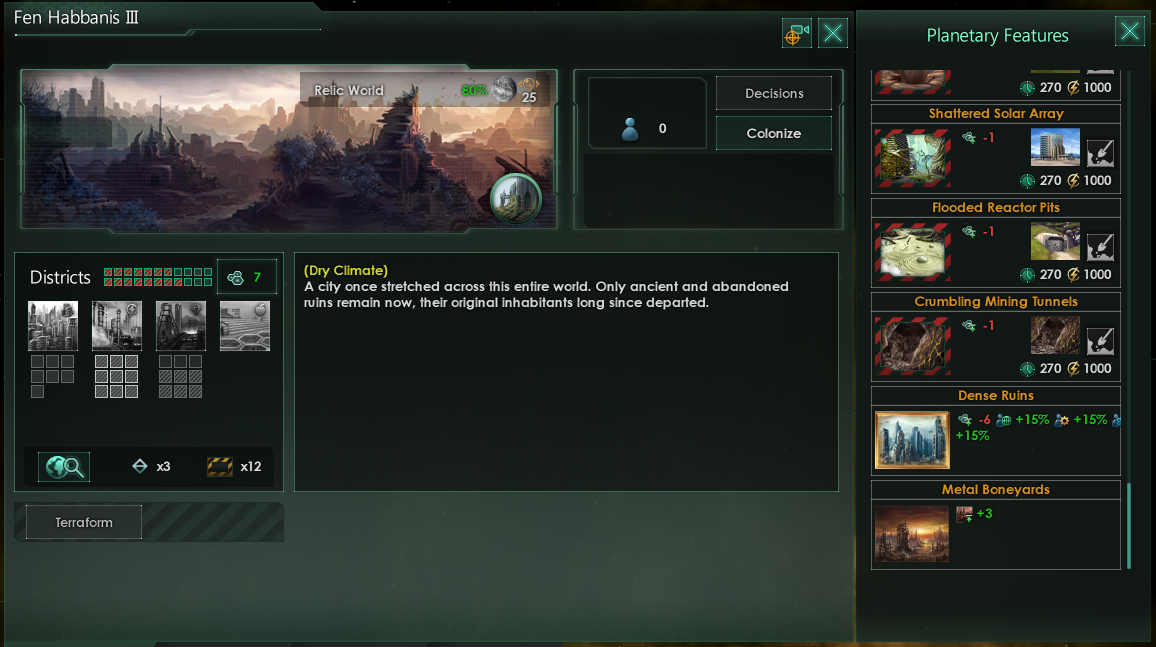Image resolution: width=1156 pixels, height=647 pixels.
Task: Click the planet magnifier button under districts
Action: [x=63, y=466]
